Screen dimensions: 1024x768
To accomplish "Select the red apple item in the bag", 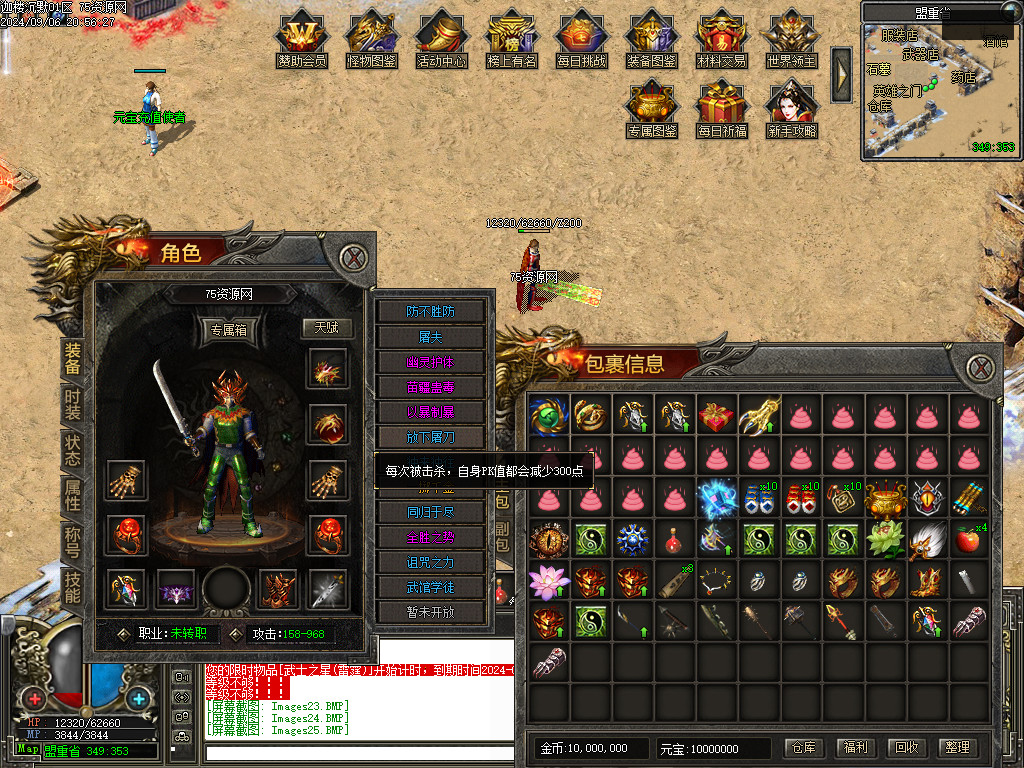I will click(x=968, y=540).
